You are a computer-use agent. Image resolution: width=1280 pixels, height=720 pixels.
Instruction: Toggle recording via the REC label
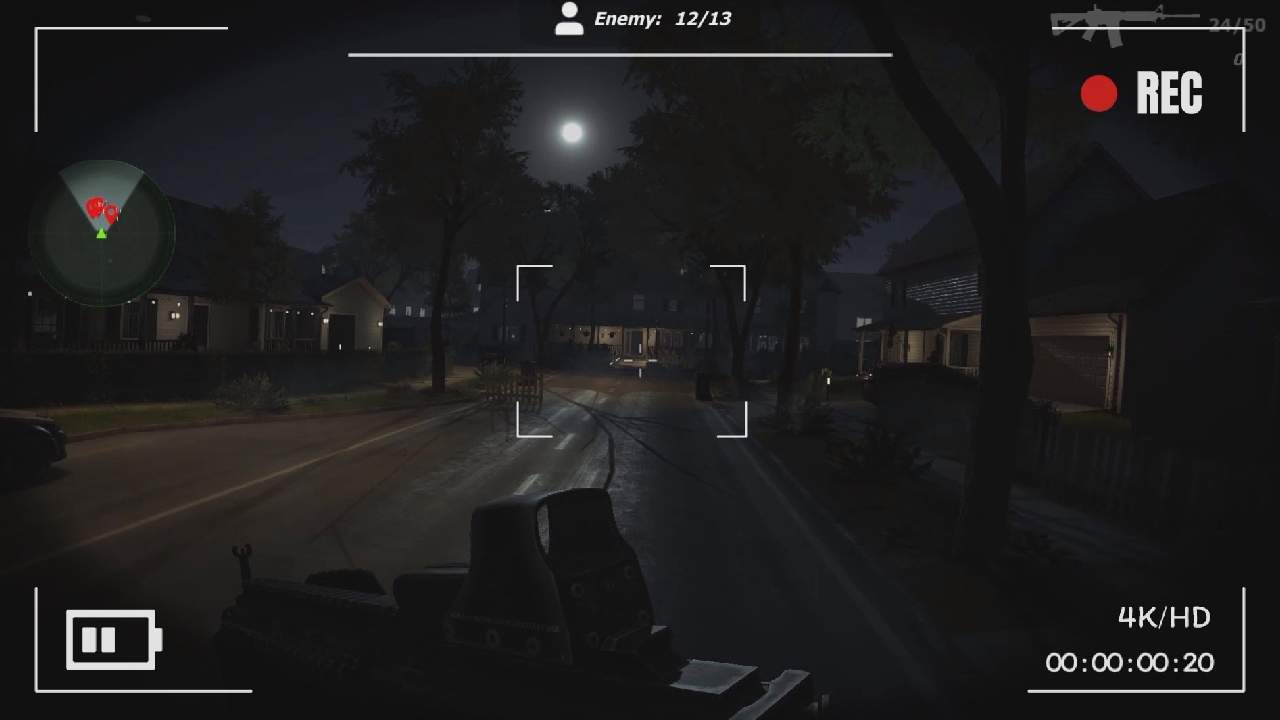pos(1172,93)
